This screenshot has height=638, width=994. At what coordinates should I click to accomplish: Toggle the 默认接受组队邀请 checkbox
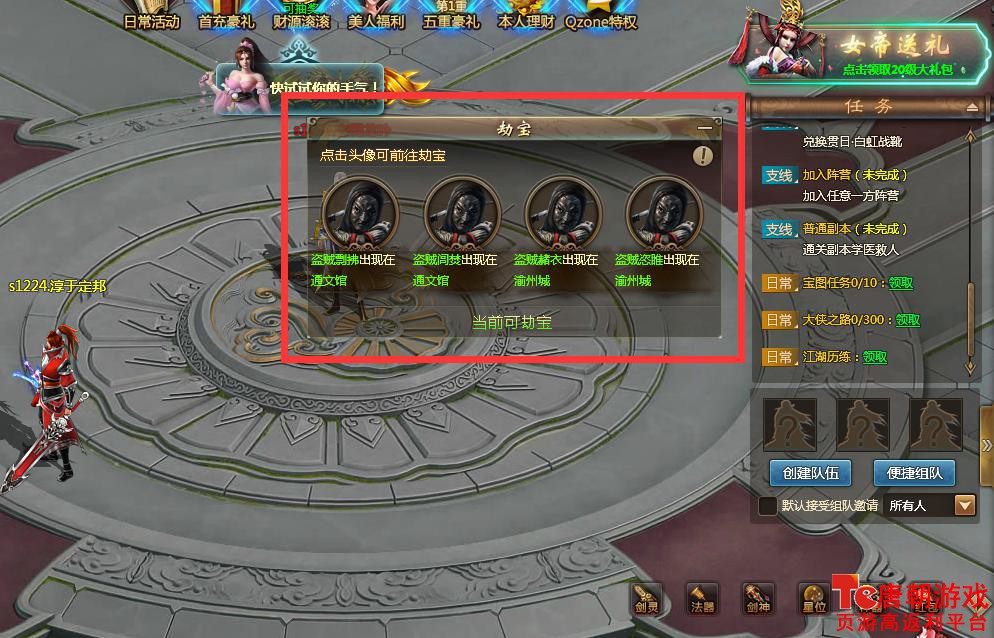[767, 506]
